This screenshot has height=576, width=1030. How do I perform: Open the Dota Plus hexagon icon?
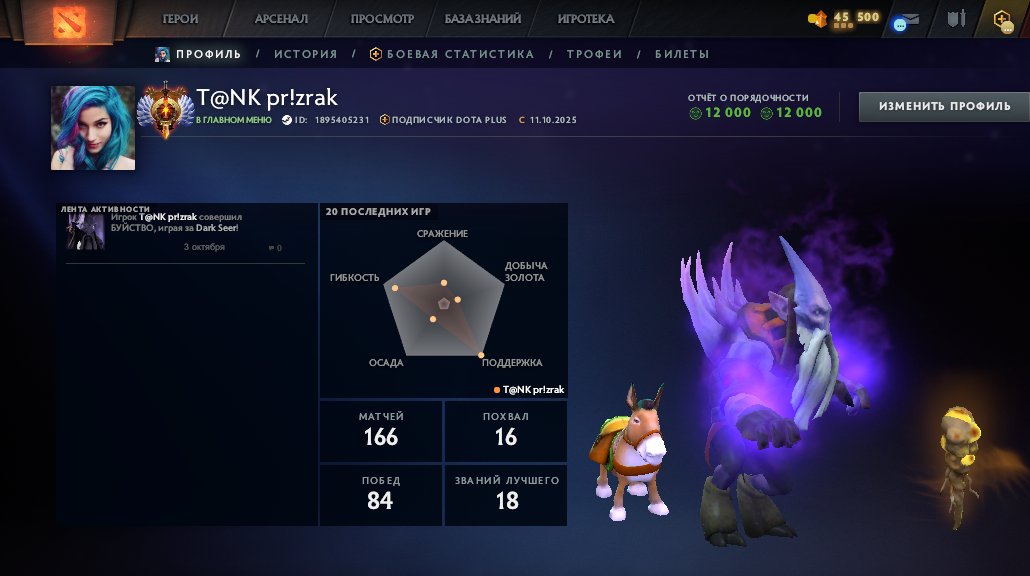tap(1002, 19)
